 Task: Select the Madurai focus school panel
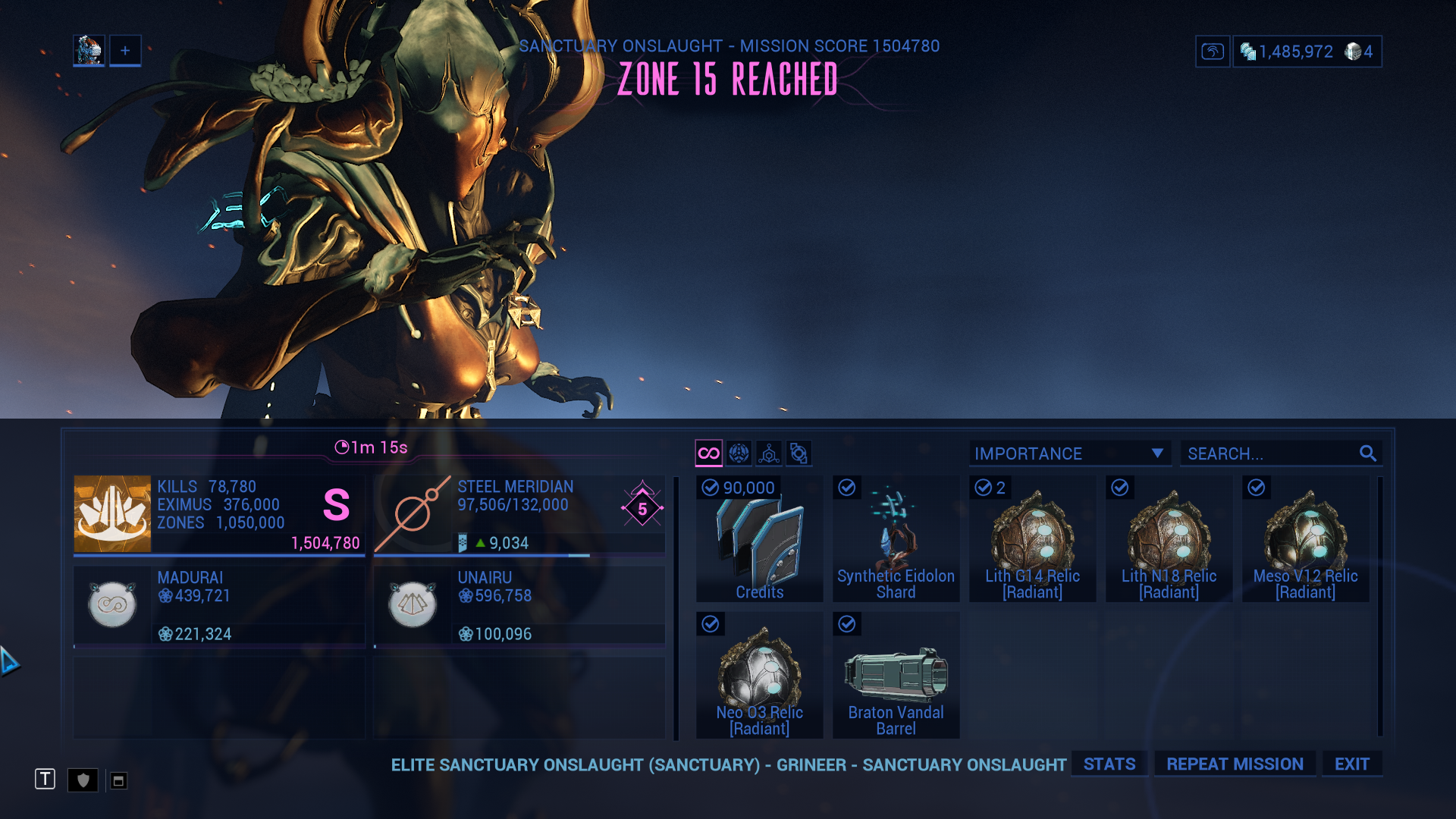coord(219,606)
